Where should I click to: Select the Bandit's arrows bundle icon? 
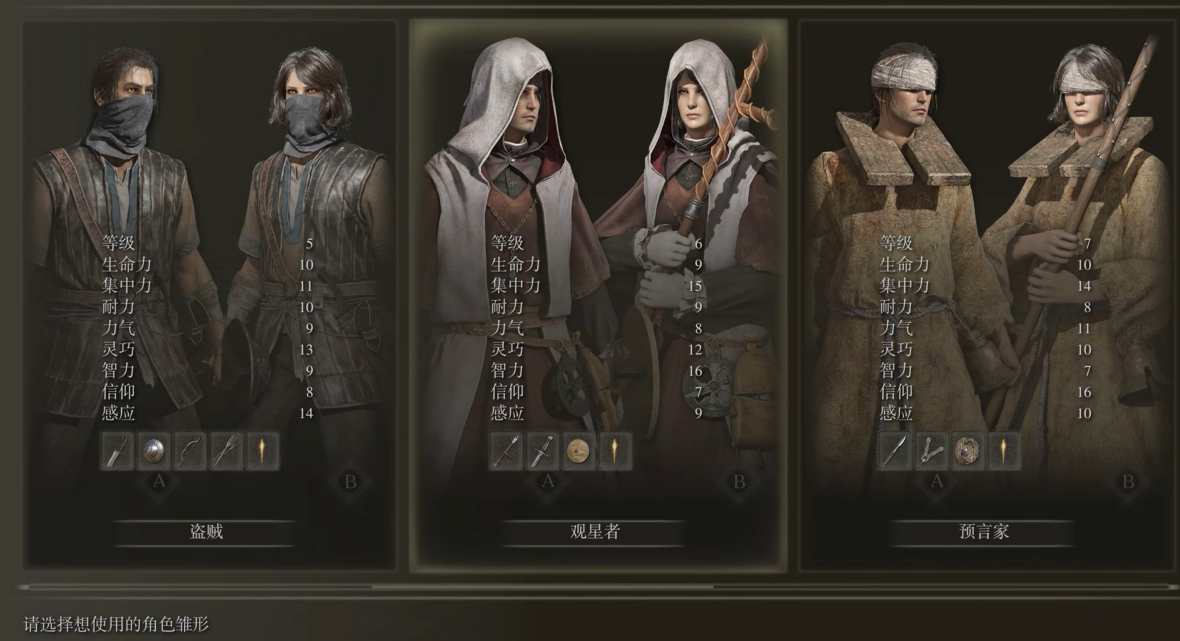coord(227,451)
